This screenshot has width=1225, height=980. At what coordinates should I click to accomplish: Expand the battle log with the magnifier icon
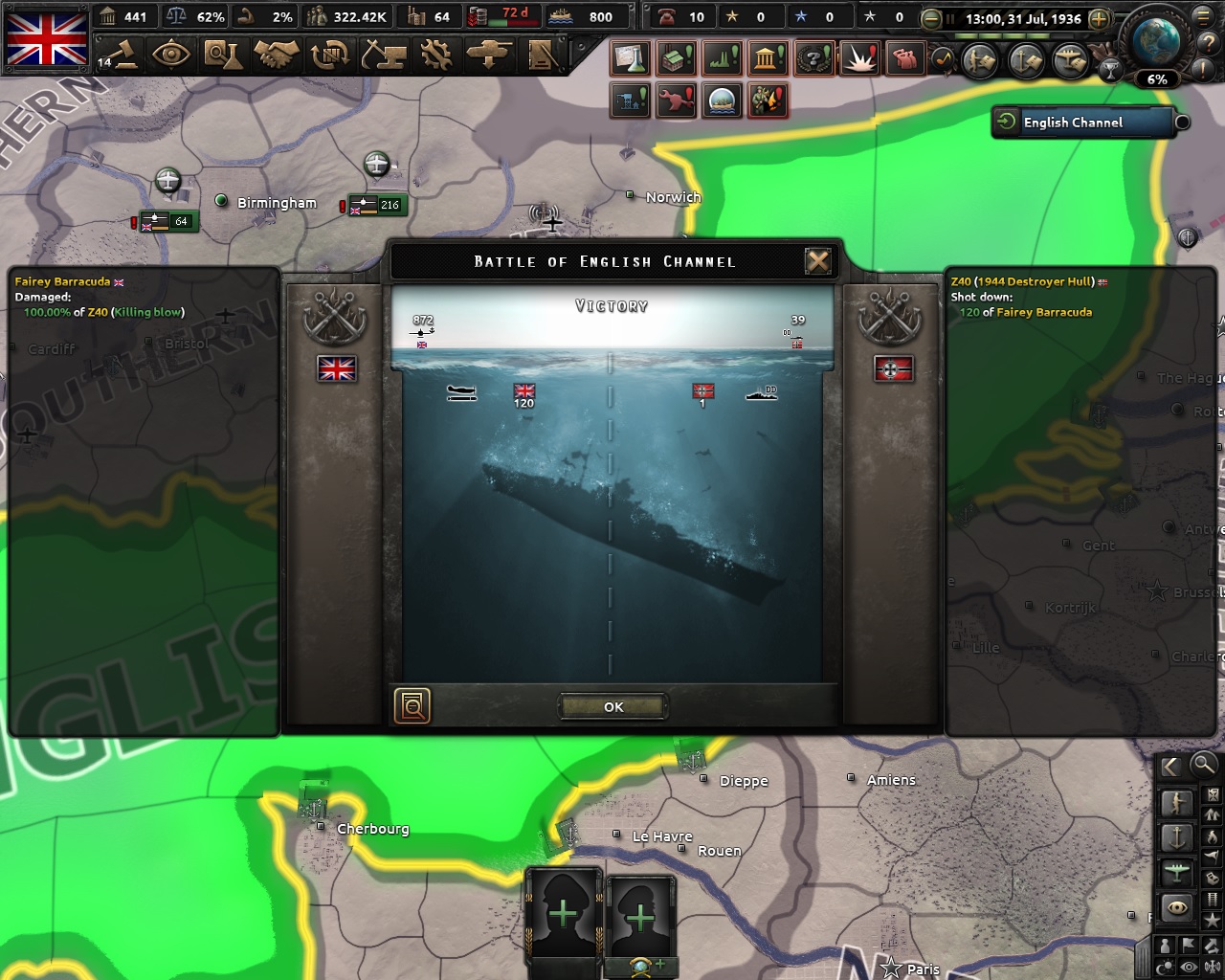pos(412,706)
